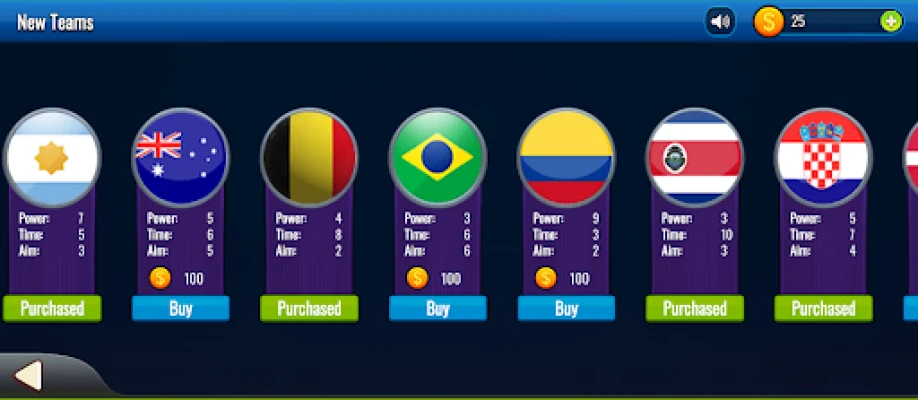Buy the Brazil team for 100 coins
The width and height of the screenshot is (918, 400).
click(438, 308)
